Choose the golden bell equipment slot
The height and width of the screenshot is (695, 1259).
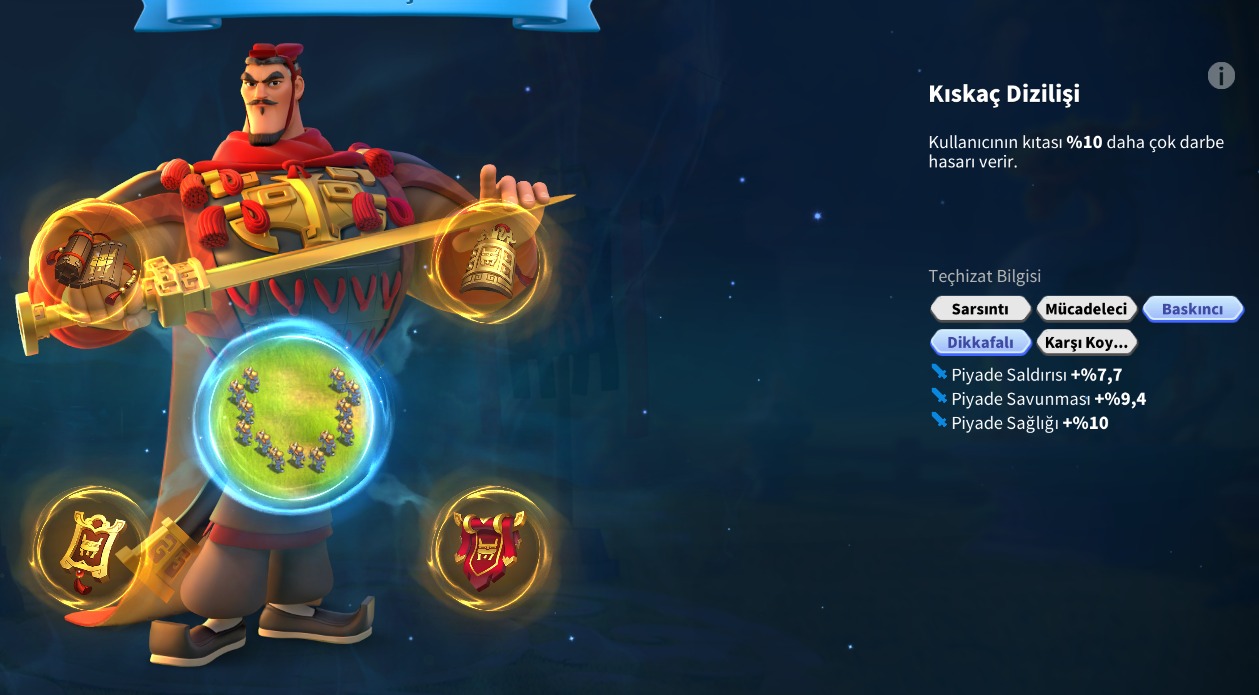coord(487,262)
